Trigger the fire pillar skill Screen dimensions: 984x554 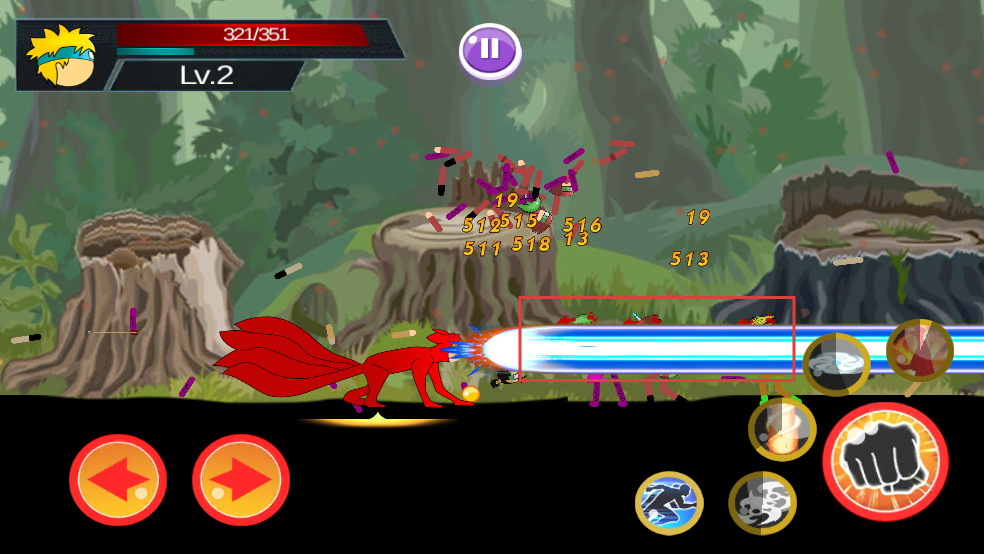tap(782, 429)
